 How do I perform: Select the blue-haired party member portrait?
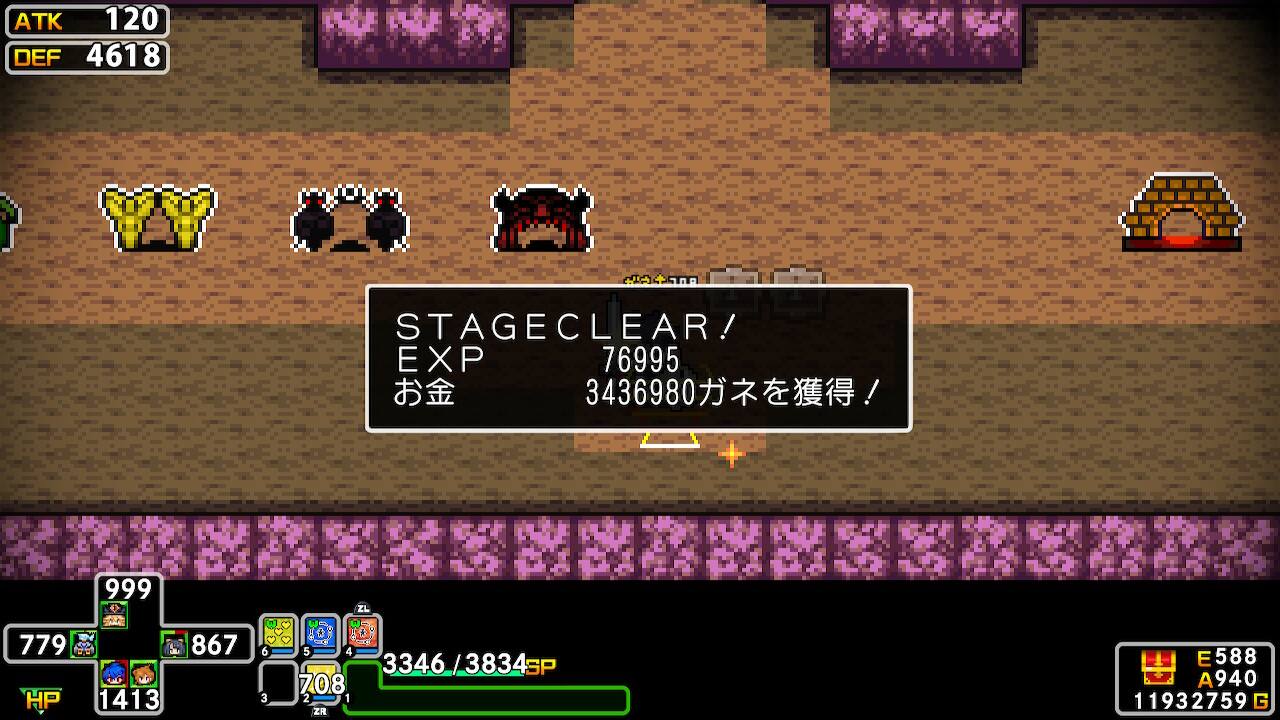114,673
